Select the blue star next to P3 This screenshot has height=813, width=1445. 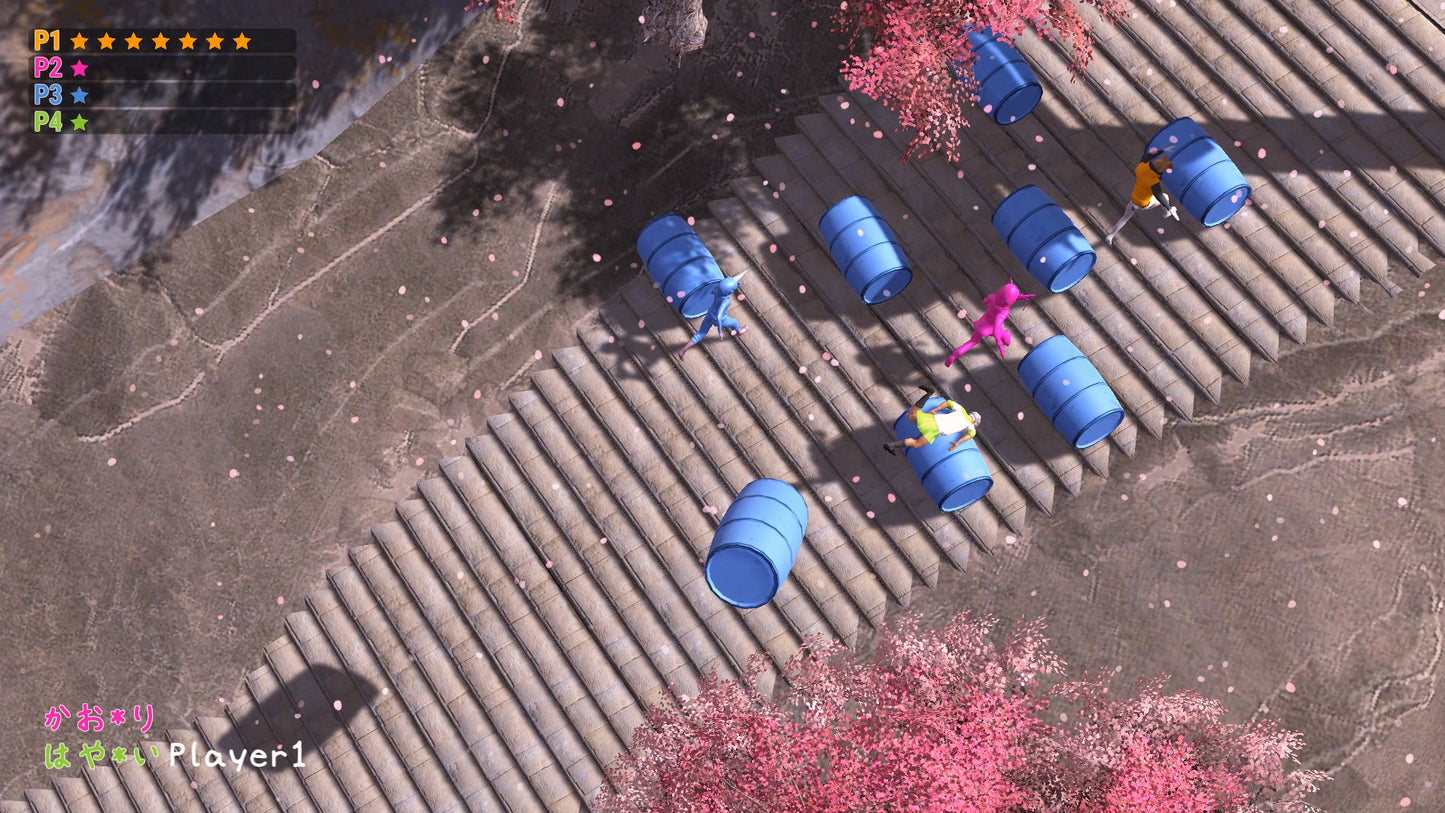pos(81,97)
